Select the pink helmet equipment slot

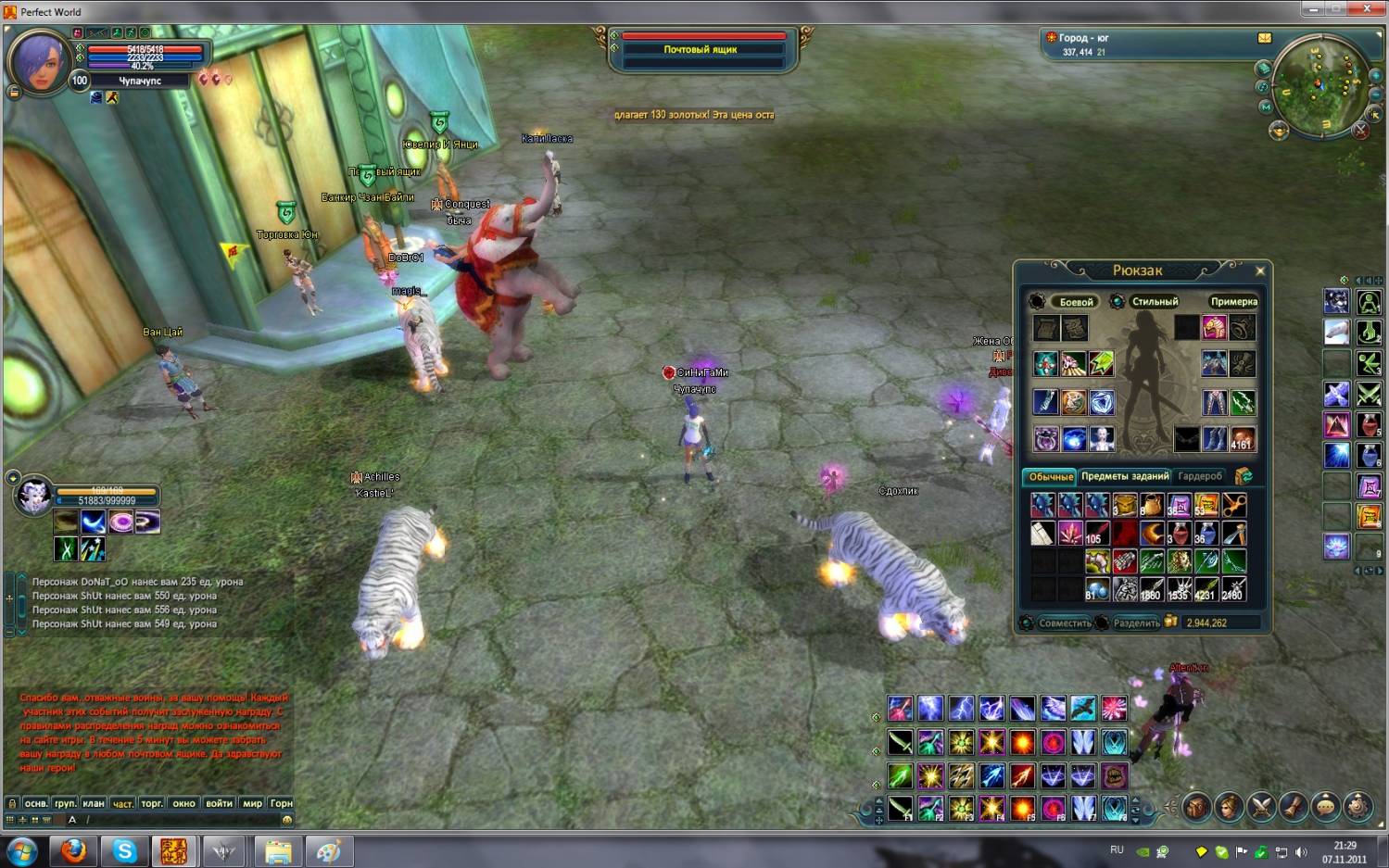[1214, 328]
